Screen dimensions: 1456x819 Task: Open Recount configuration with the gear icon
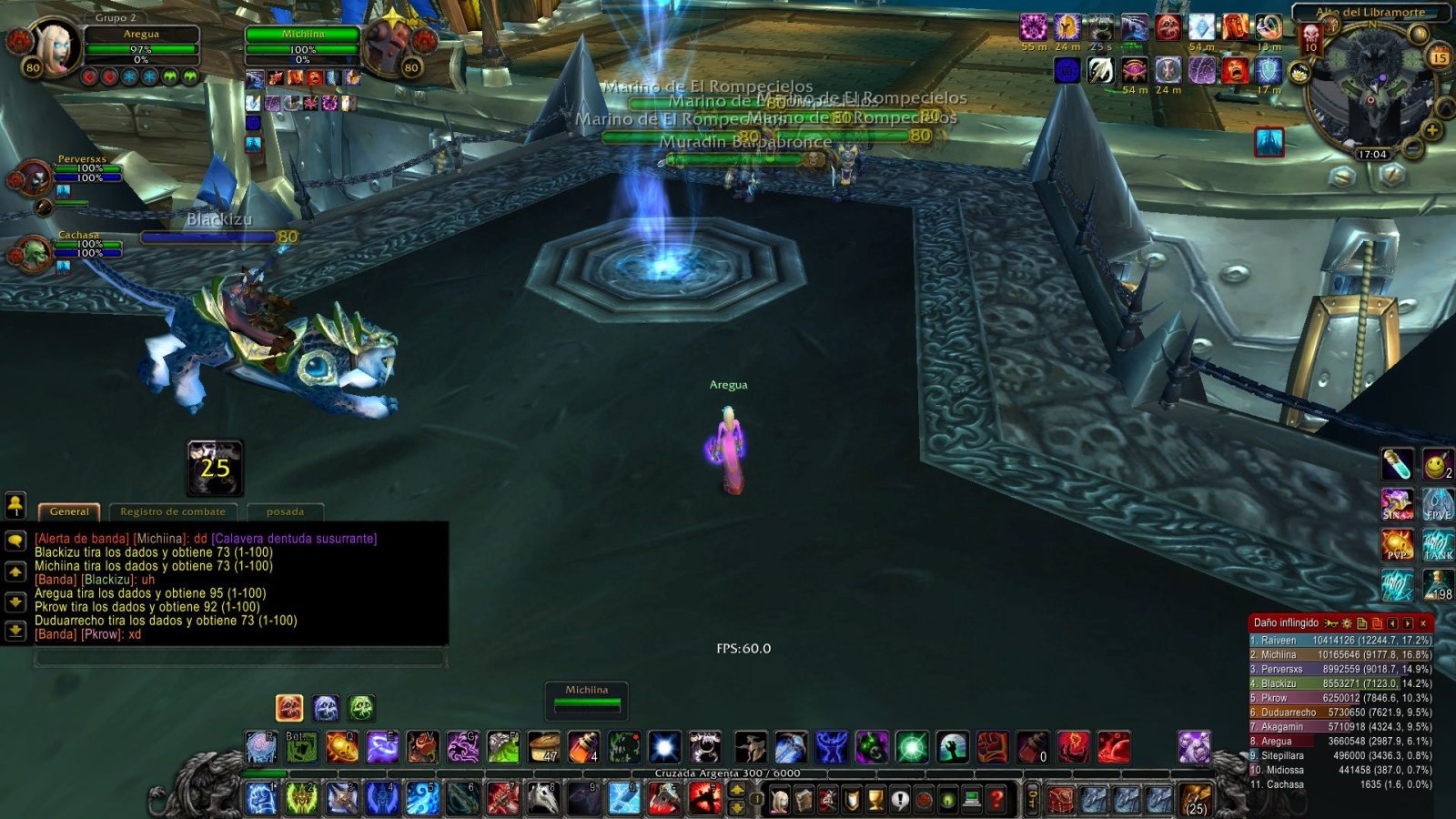(1347, 623)
